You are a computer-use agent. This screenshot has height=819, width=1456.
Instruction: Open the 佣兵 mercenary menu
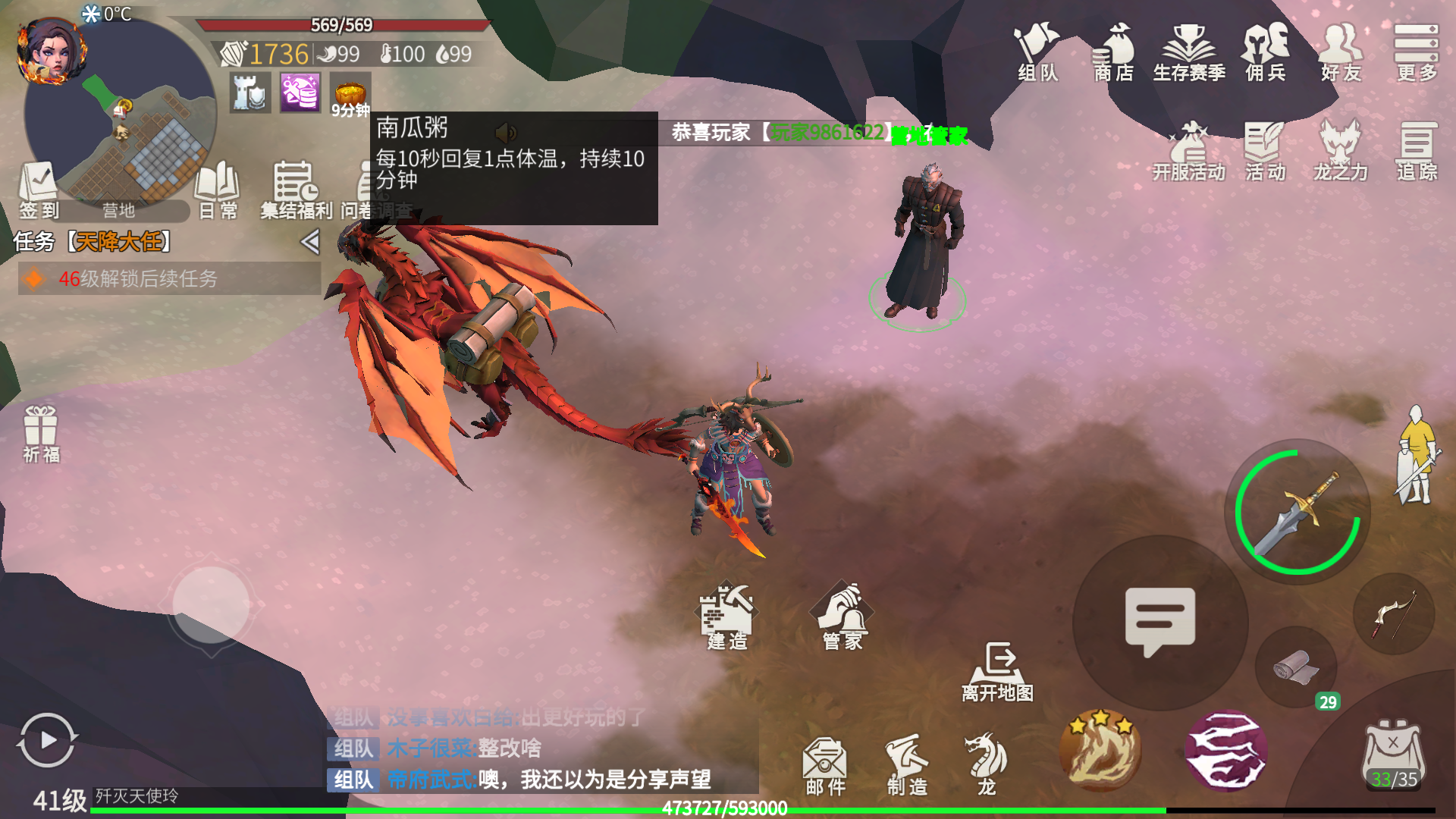(x=1265, y=52)
